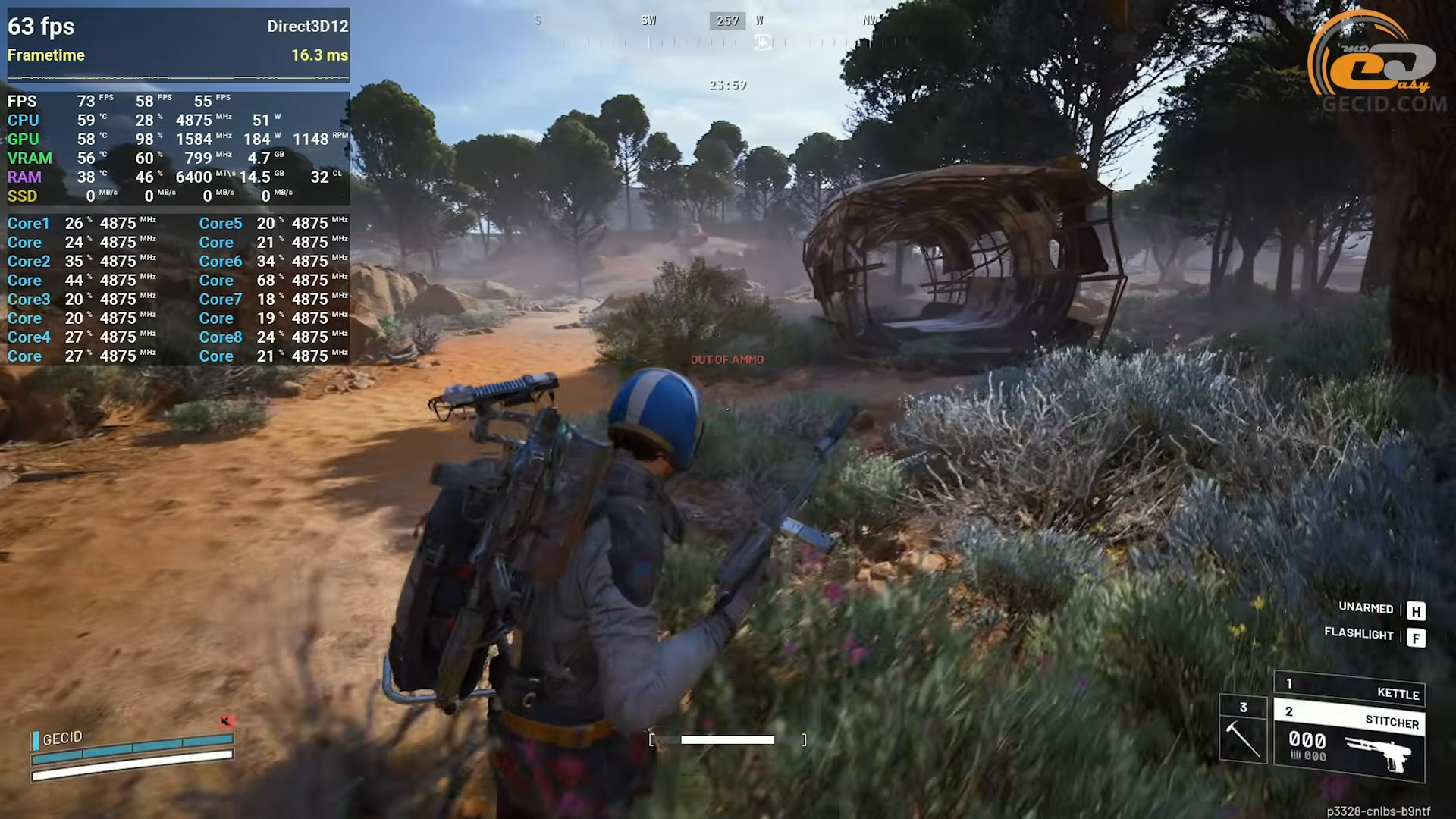Click the muted voice icon above the GECID nameplate
The image size is (1456, 819).
click(227, 721)
